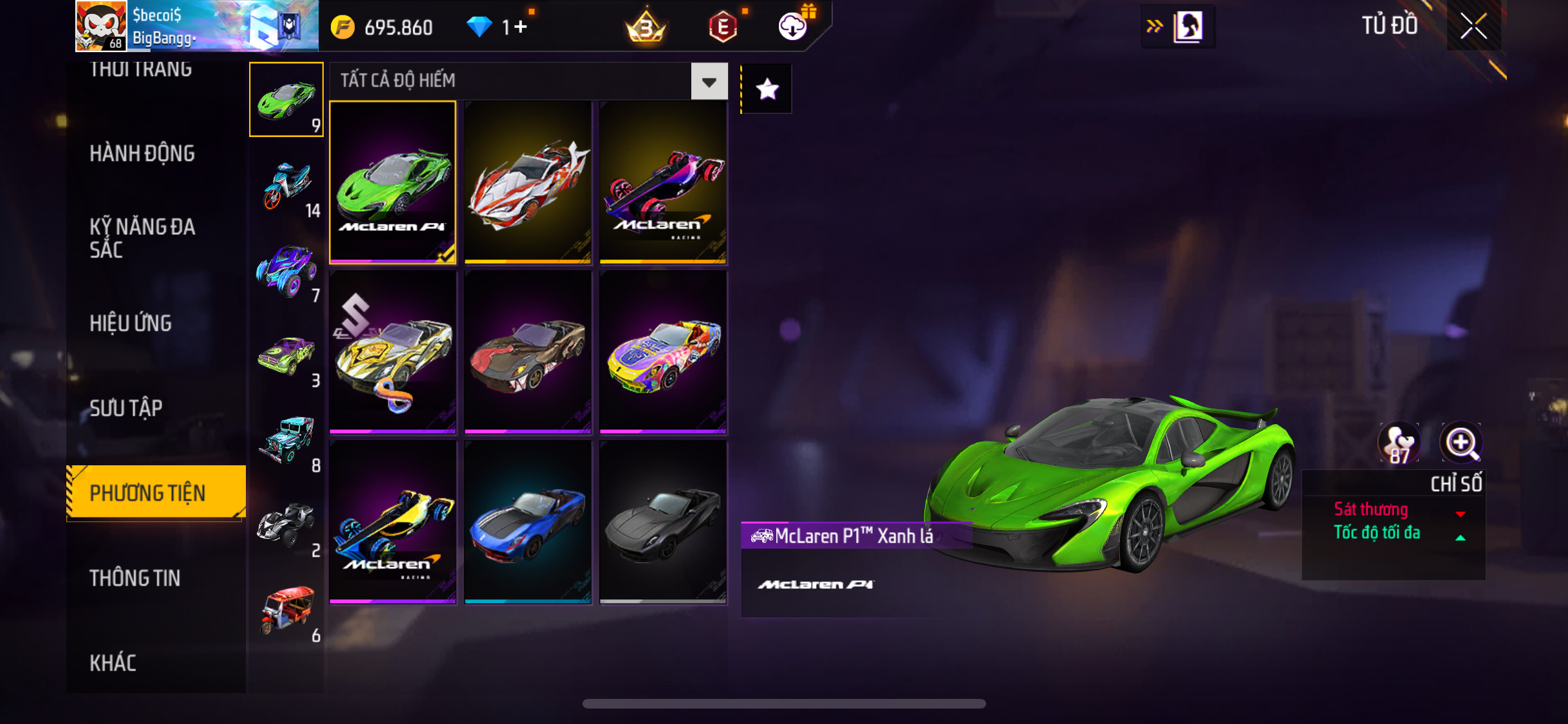The height and width of the screenshot is (724, 1568).
Task: Select the Hiệu Ứng category
Action: click(131, 323)
